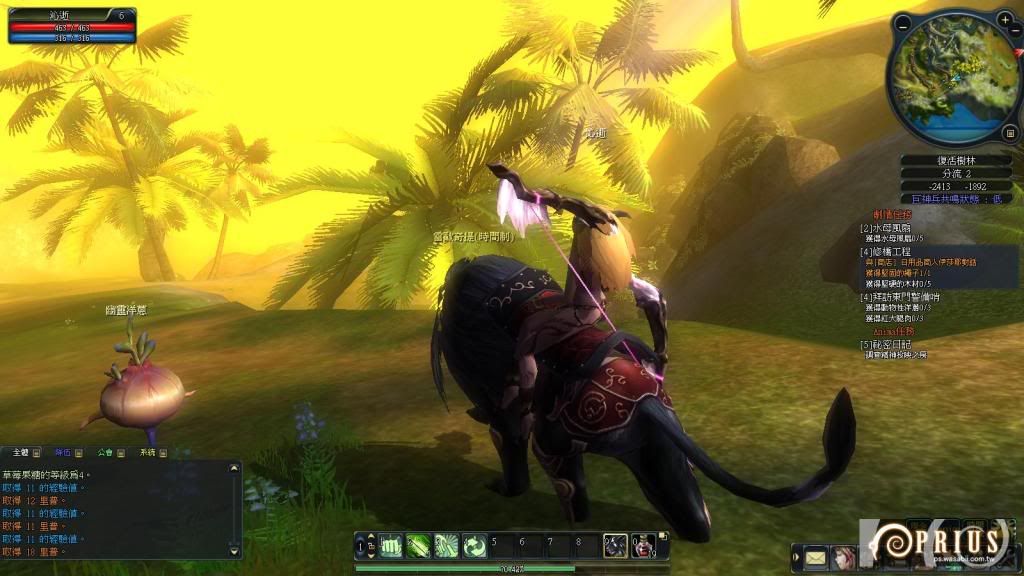Image resolution: width=1024 pixels, height=576 pixels.
Task: Switch to the 系統 system chat tab
Action: pos(148,453)
